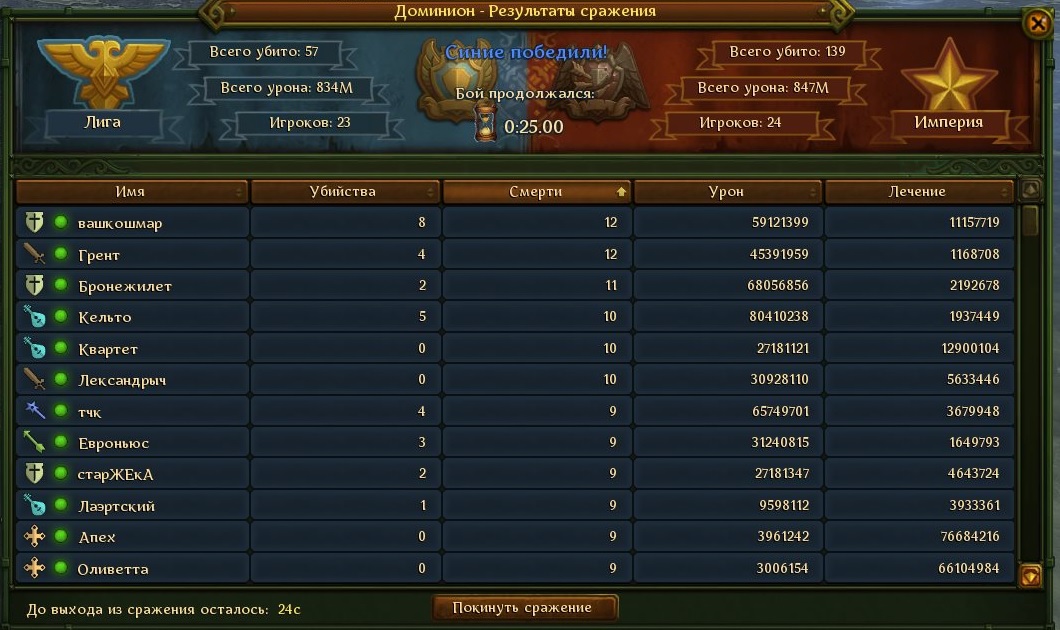The height and width of the screenshot is (630, 1060).
Task: Click the scrollbar down arrow
Action: [1030, 575]
